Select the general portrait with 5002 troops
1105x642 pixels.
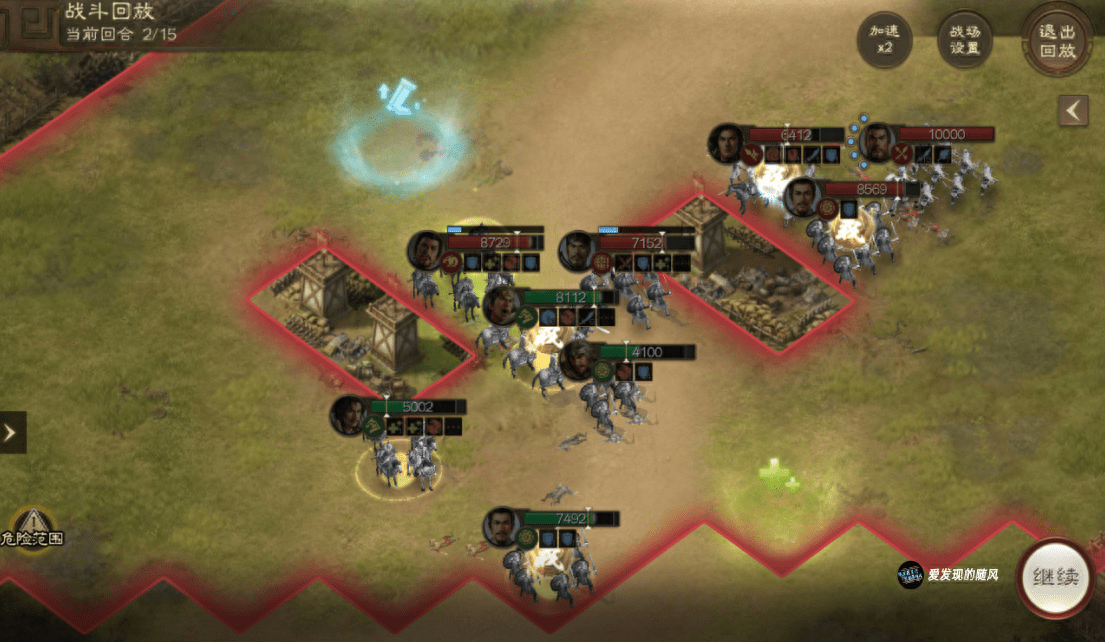[351, 415]
